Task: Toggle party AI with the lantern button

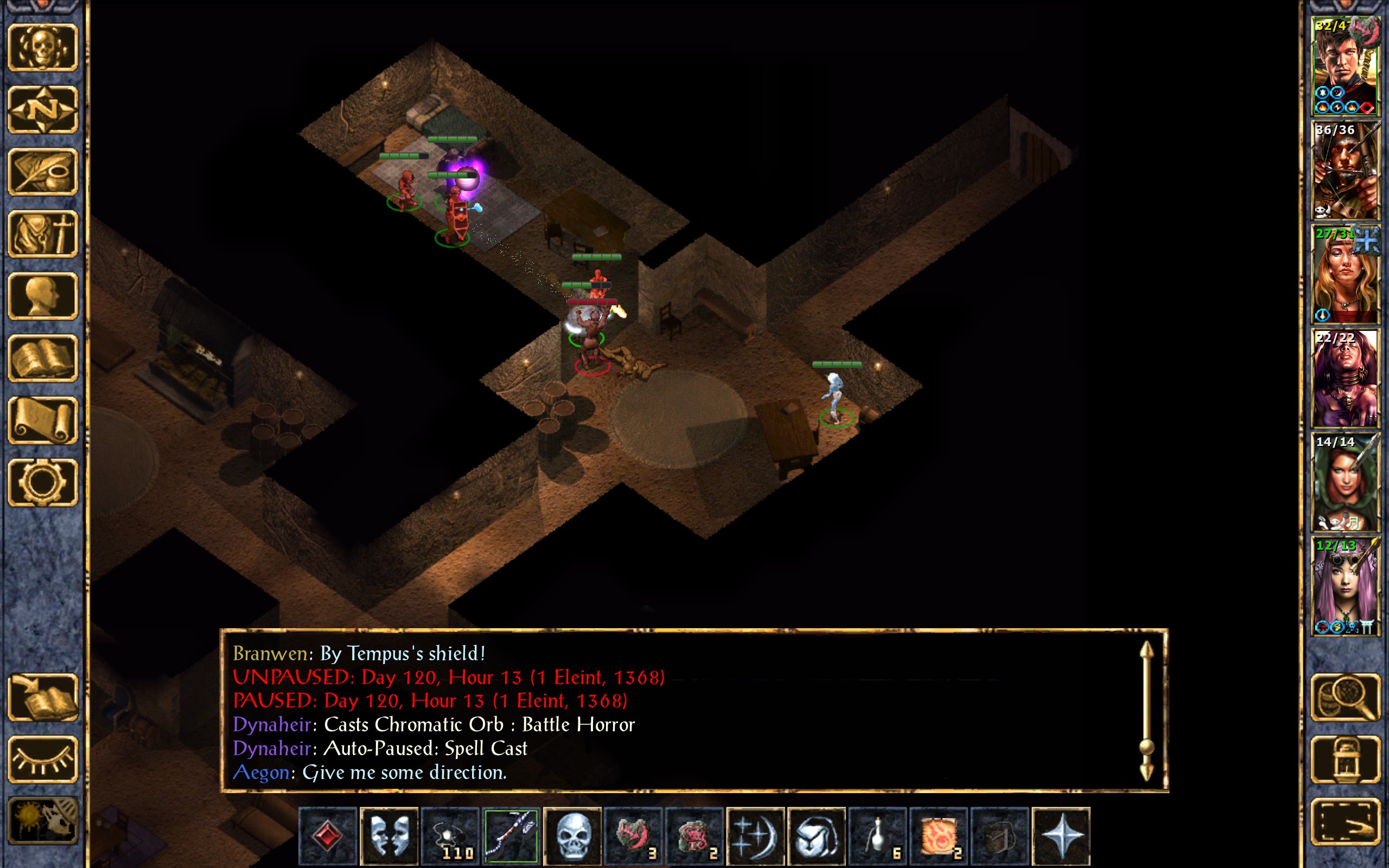Action: (1345, 759)
